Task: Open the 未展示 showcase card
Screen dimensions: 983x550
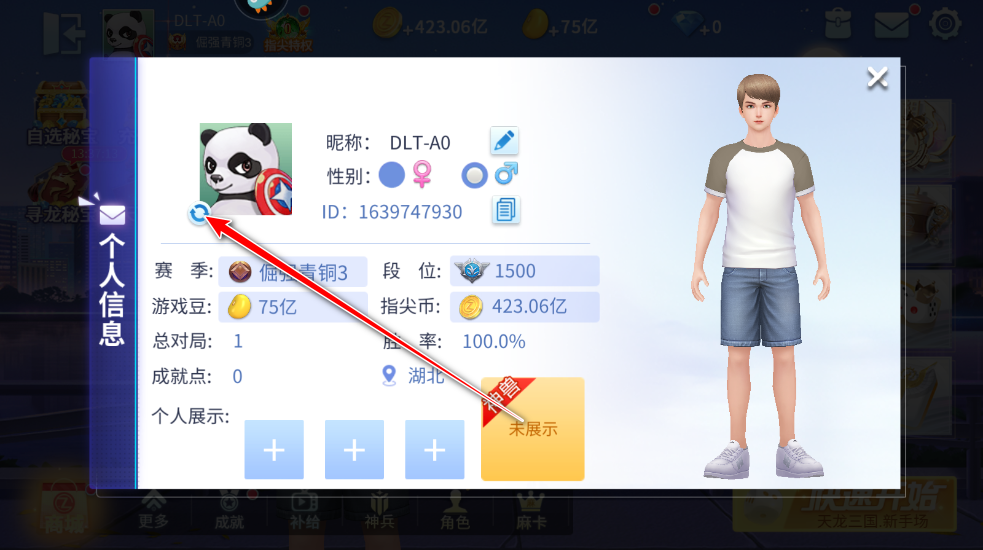Action: [532, 429]
